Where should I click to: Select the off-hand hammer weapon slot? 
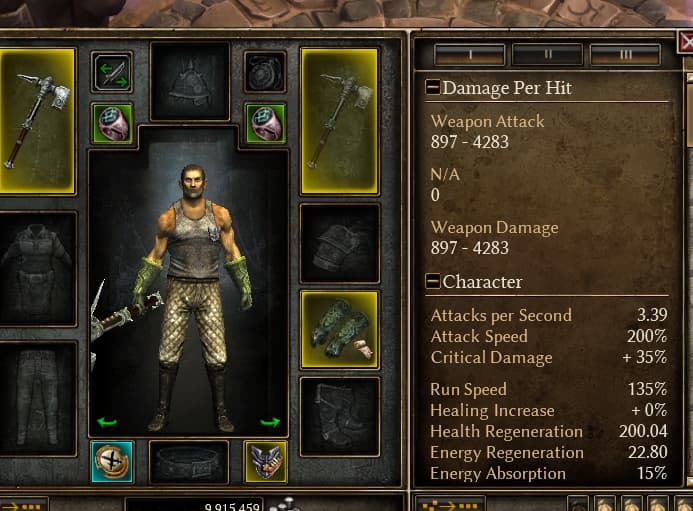tap(339, 120)
